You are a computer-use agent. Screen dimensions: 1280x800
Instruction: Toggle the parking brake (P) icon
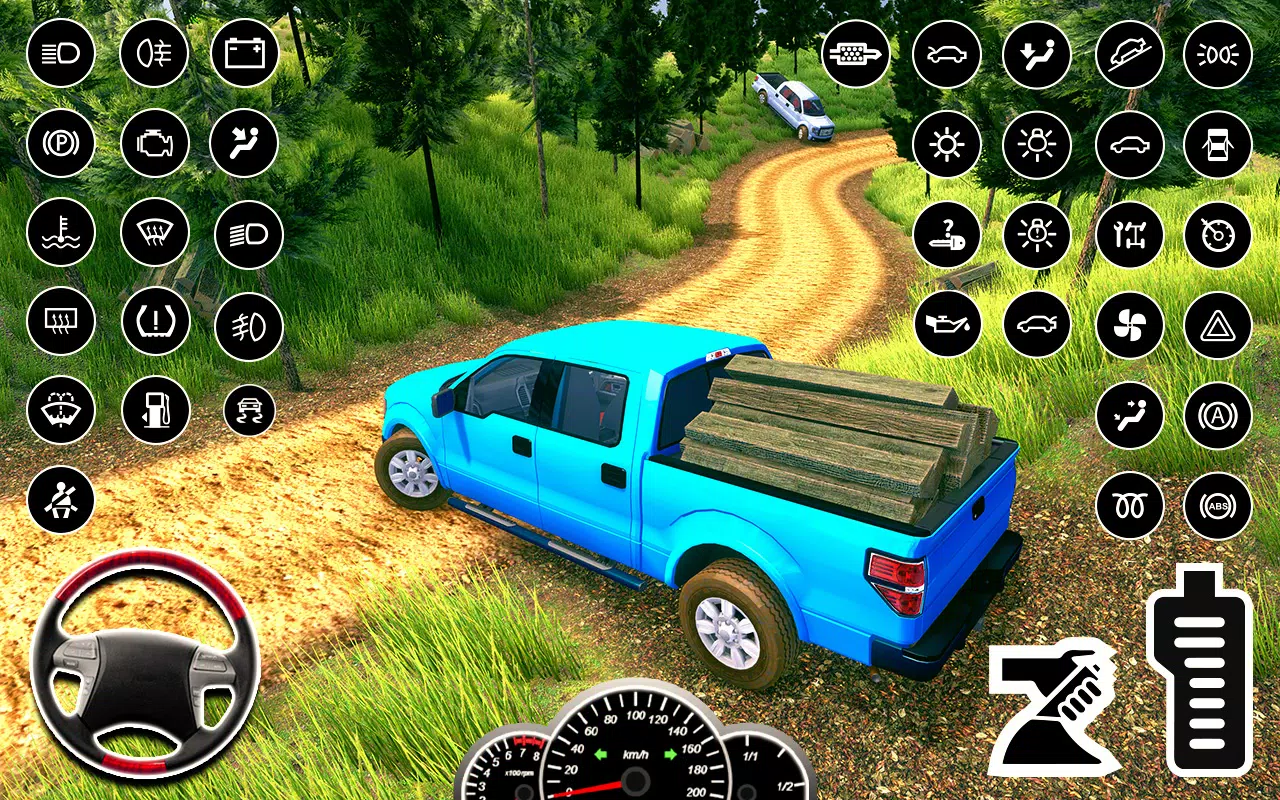tap(61, 143)
